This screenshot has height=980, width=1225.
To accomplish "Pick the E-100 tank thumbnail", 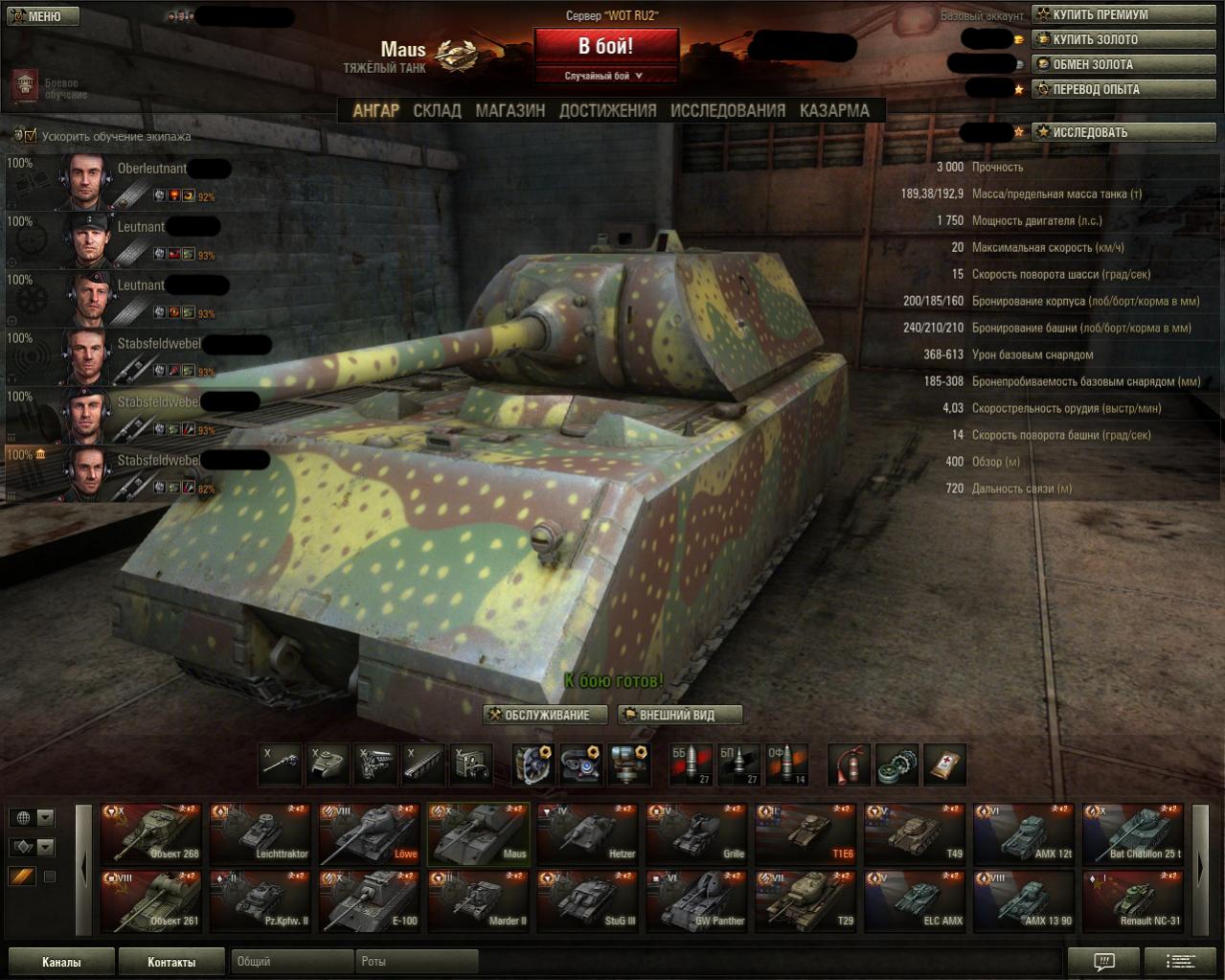I will tap(370, 901).
